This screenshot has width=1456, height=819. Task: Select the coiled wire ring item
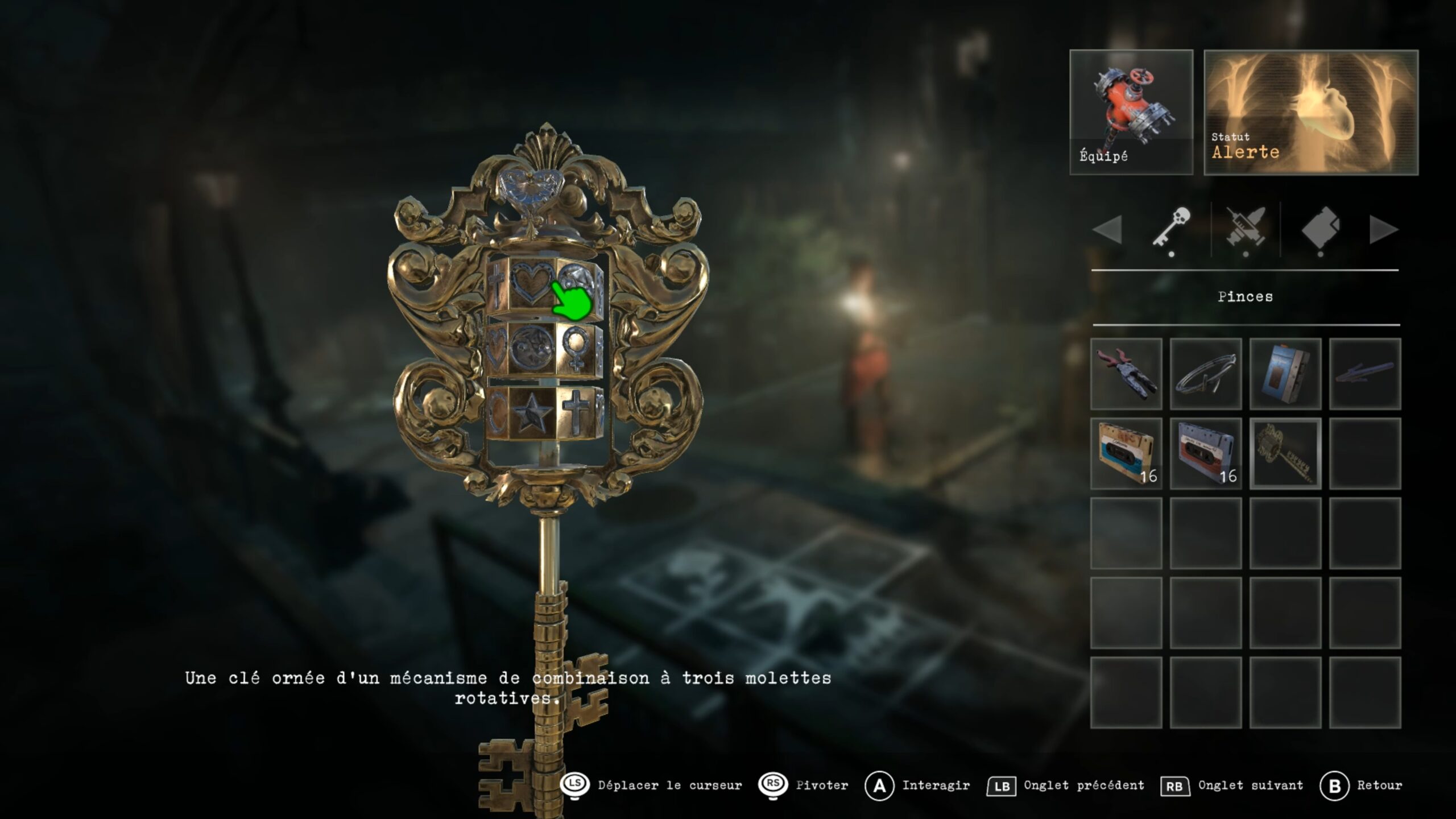(1205, 374)
